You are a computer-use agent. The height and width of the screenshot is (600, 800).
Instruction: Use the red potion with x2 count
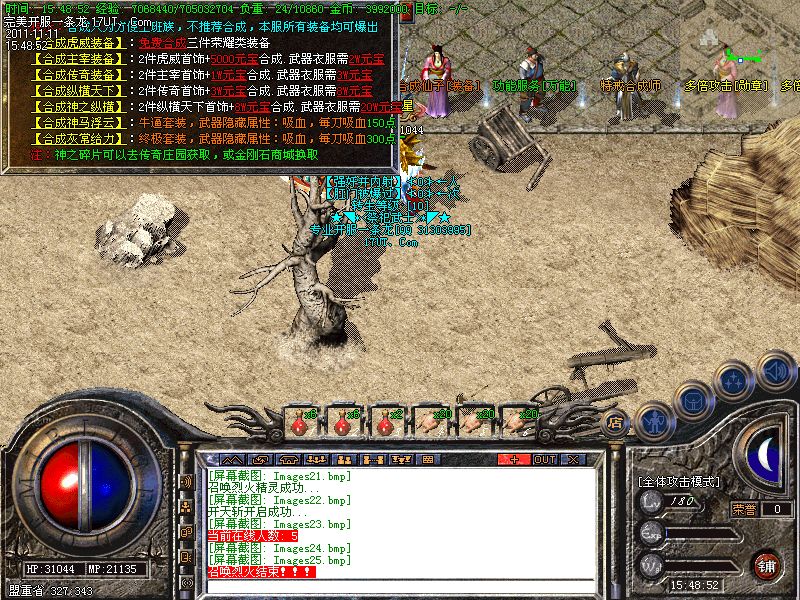[x=384, y=422]
